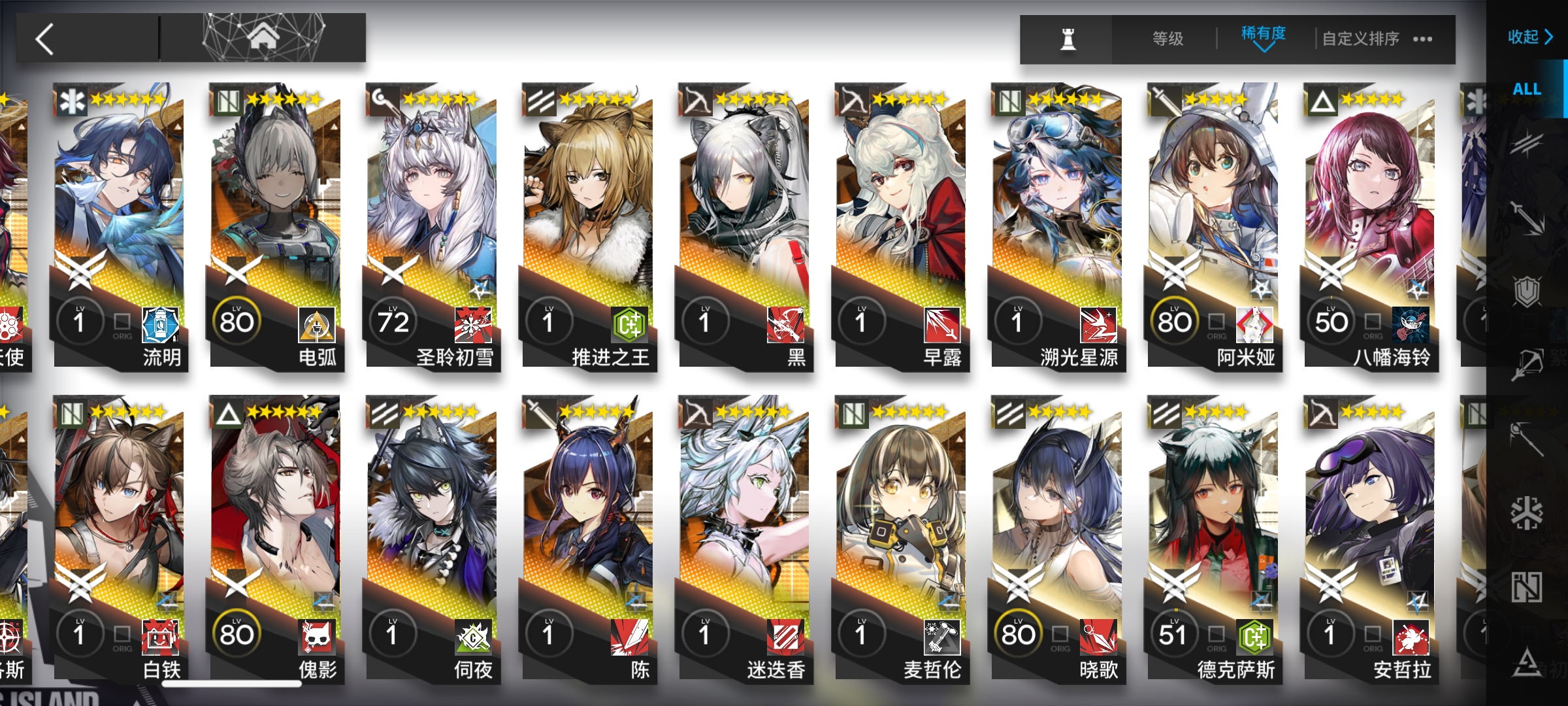Choose operator 安哲拉
Viewport: 1568px width, 706px height.
tap(1369, 536)
